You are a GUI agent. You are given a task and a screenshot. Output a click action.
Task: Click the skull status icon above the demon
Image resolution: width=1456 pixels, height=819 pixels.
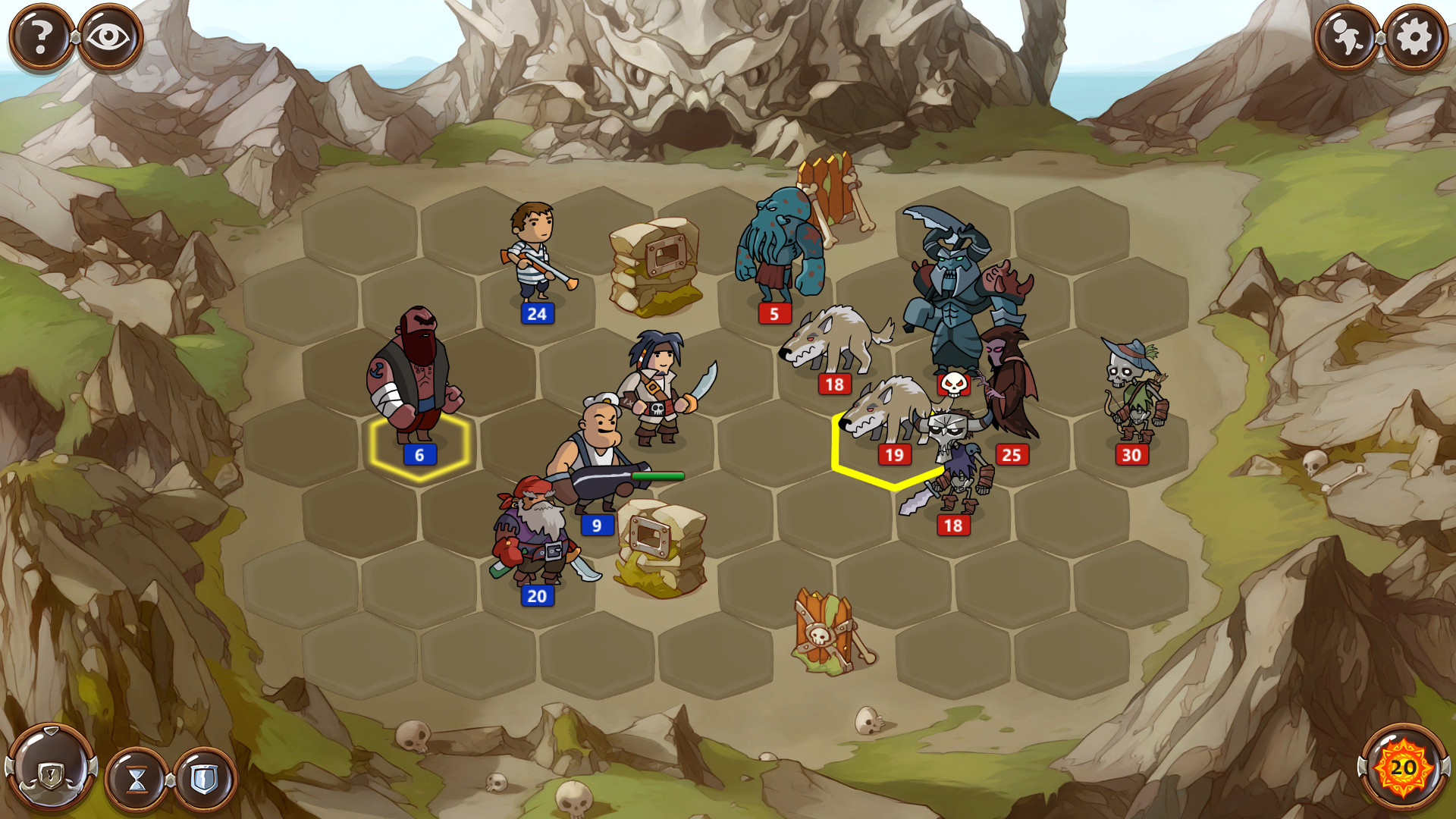point(954,384)
